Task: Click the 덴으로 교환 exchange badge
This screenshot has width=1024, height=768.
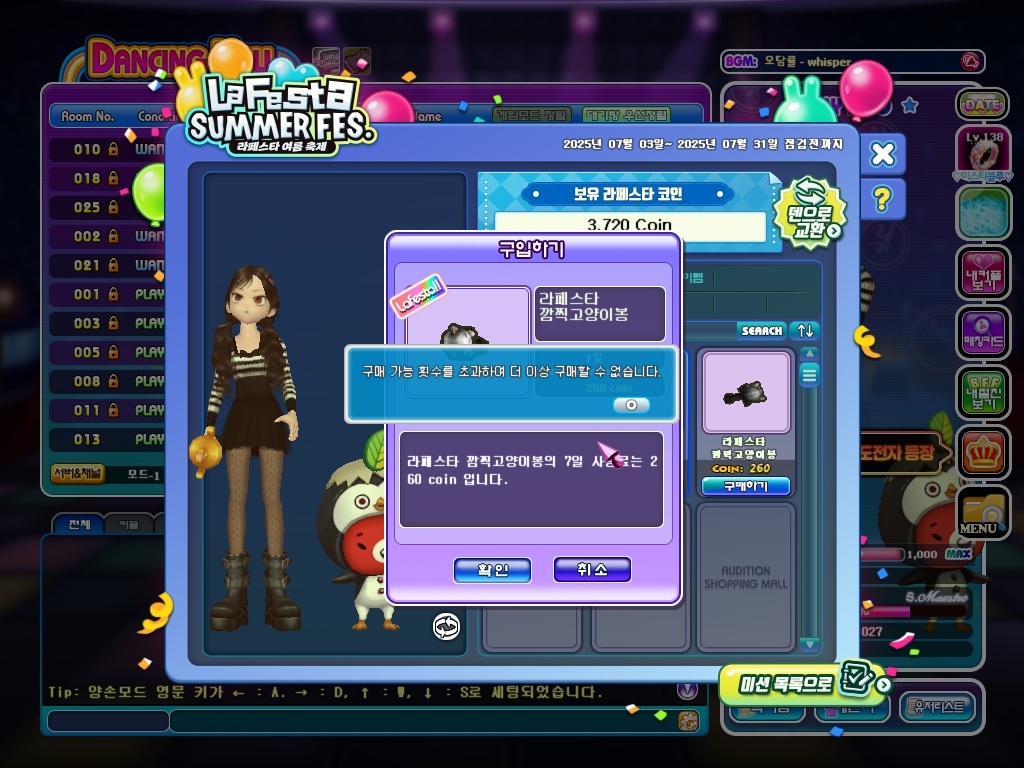Action: tap(810, 213)
